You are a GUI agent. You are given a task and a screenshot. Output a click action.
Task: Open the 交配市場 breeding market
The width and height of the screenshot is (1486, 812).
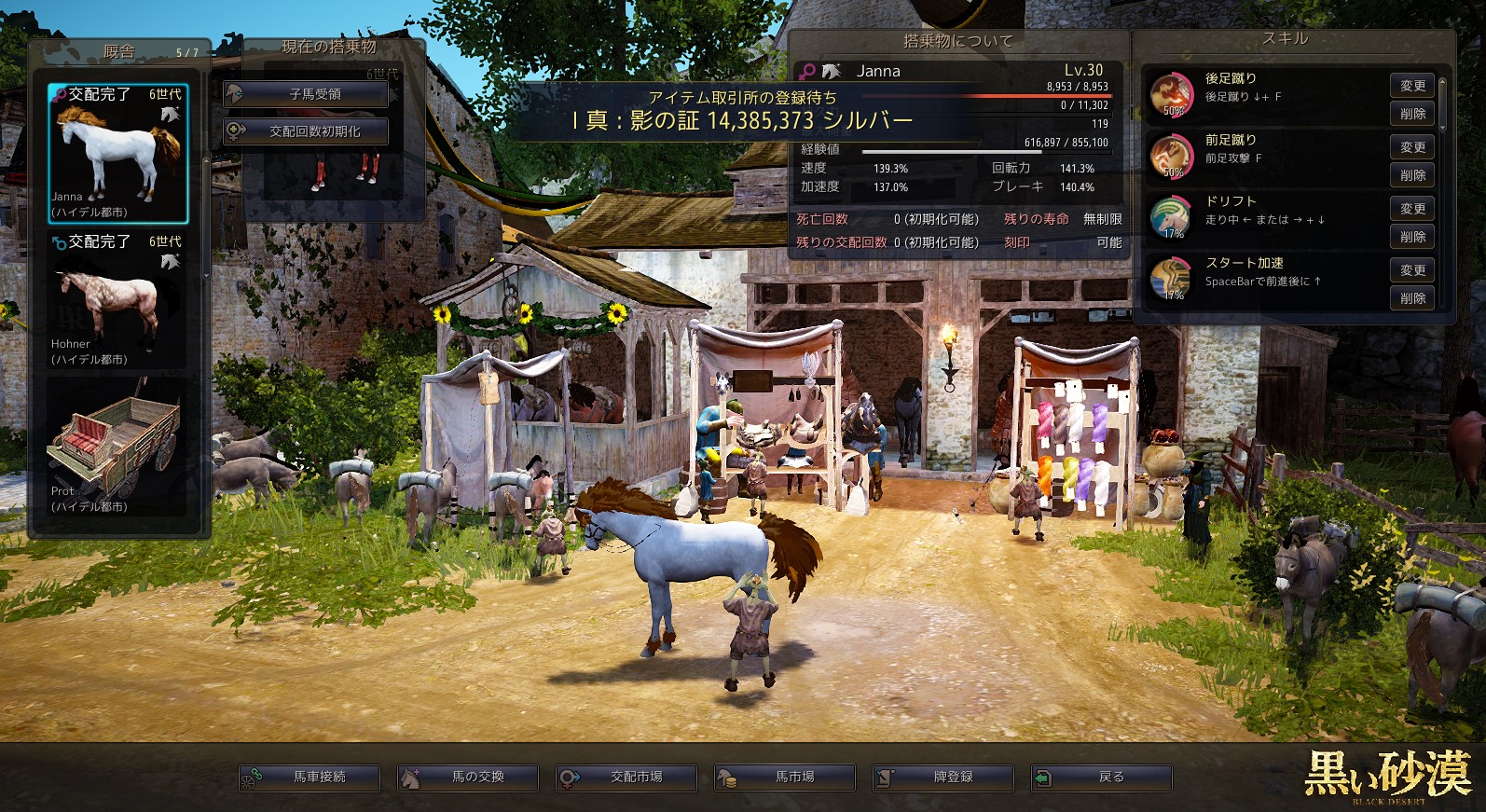click(626, 778)
